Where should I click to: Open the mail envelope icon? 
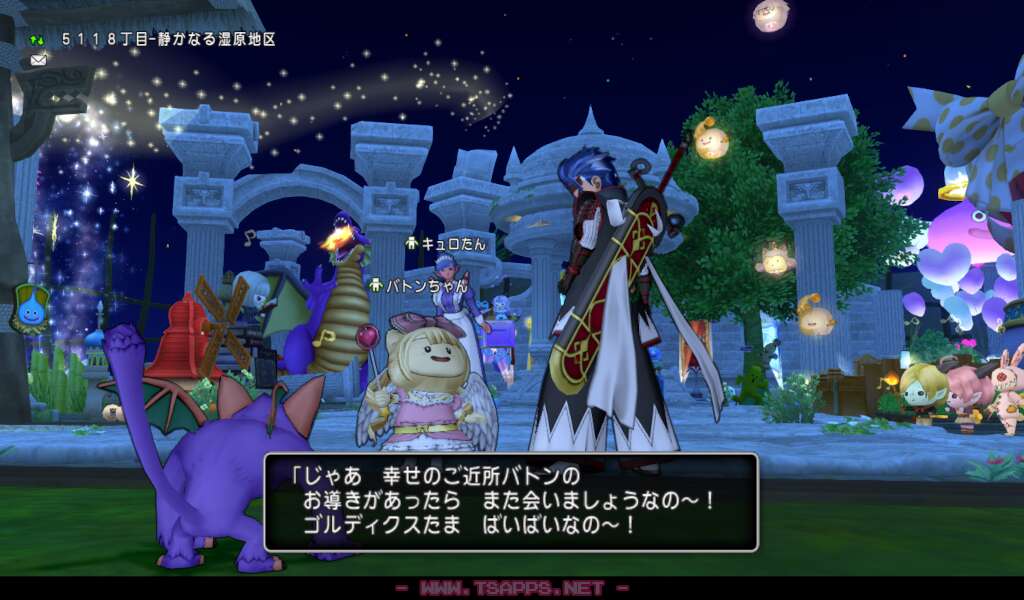coord(38,60)
